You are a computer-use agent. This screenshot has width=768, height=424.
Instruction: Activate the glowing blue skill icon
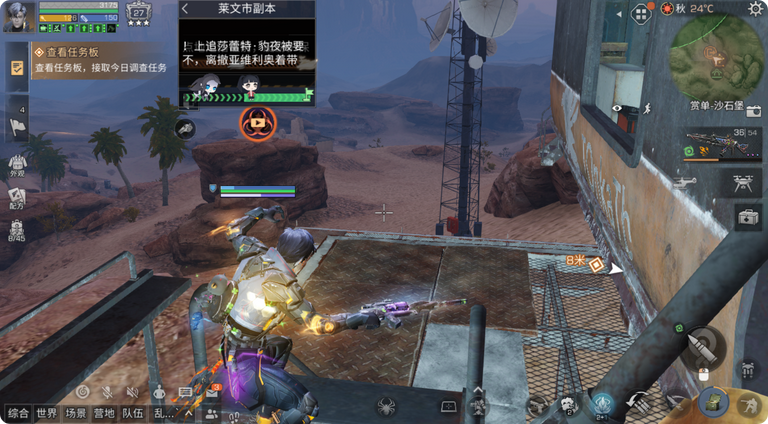(x=602, y=403)
